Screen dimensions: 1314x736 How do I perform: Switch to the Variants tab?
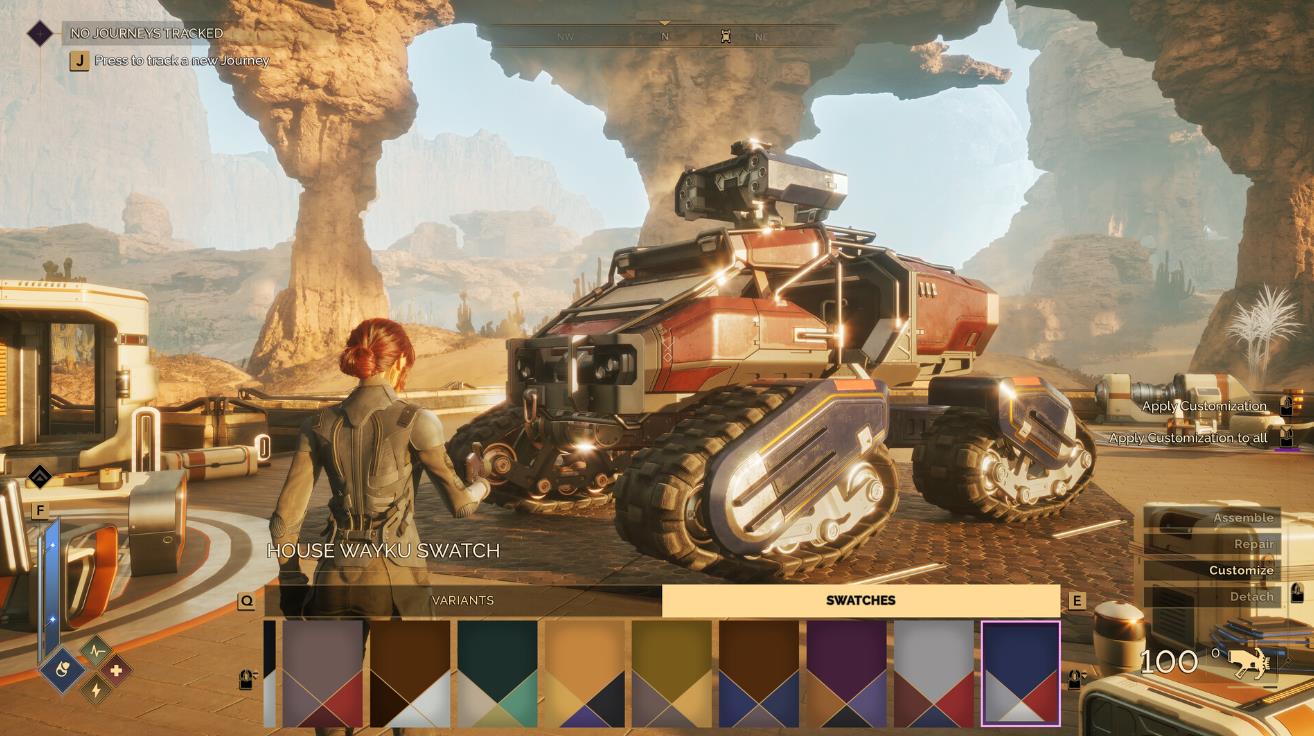[462, 600]
